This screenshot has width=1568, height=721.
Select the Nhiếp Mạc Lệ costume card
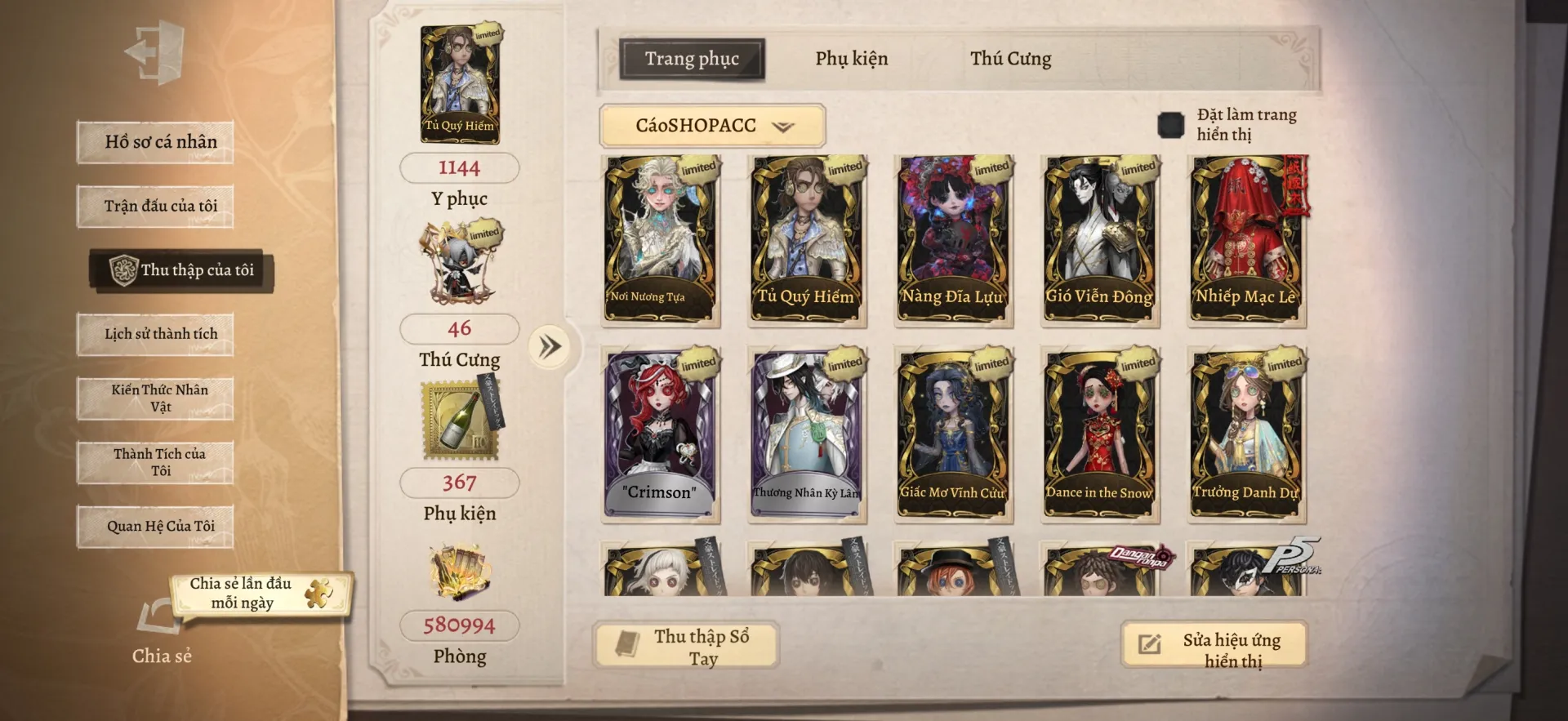pyautogui.click(x=1246, y=241)
